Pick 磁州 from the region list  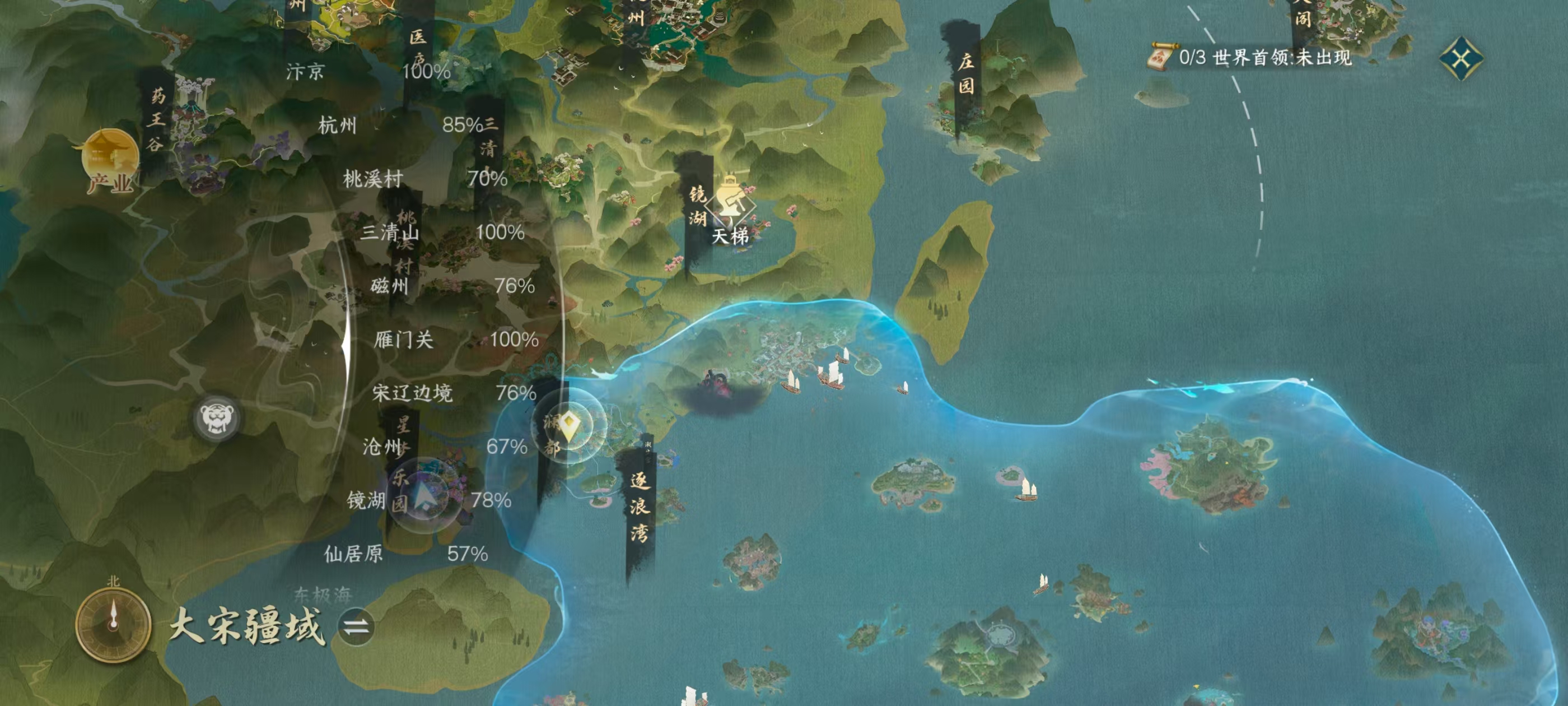tap(390, 286)
